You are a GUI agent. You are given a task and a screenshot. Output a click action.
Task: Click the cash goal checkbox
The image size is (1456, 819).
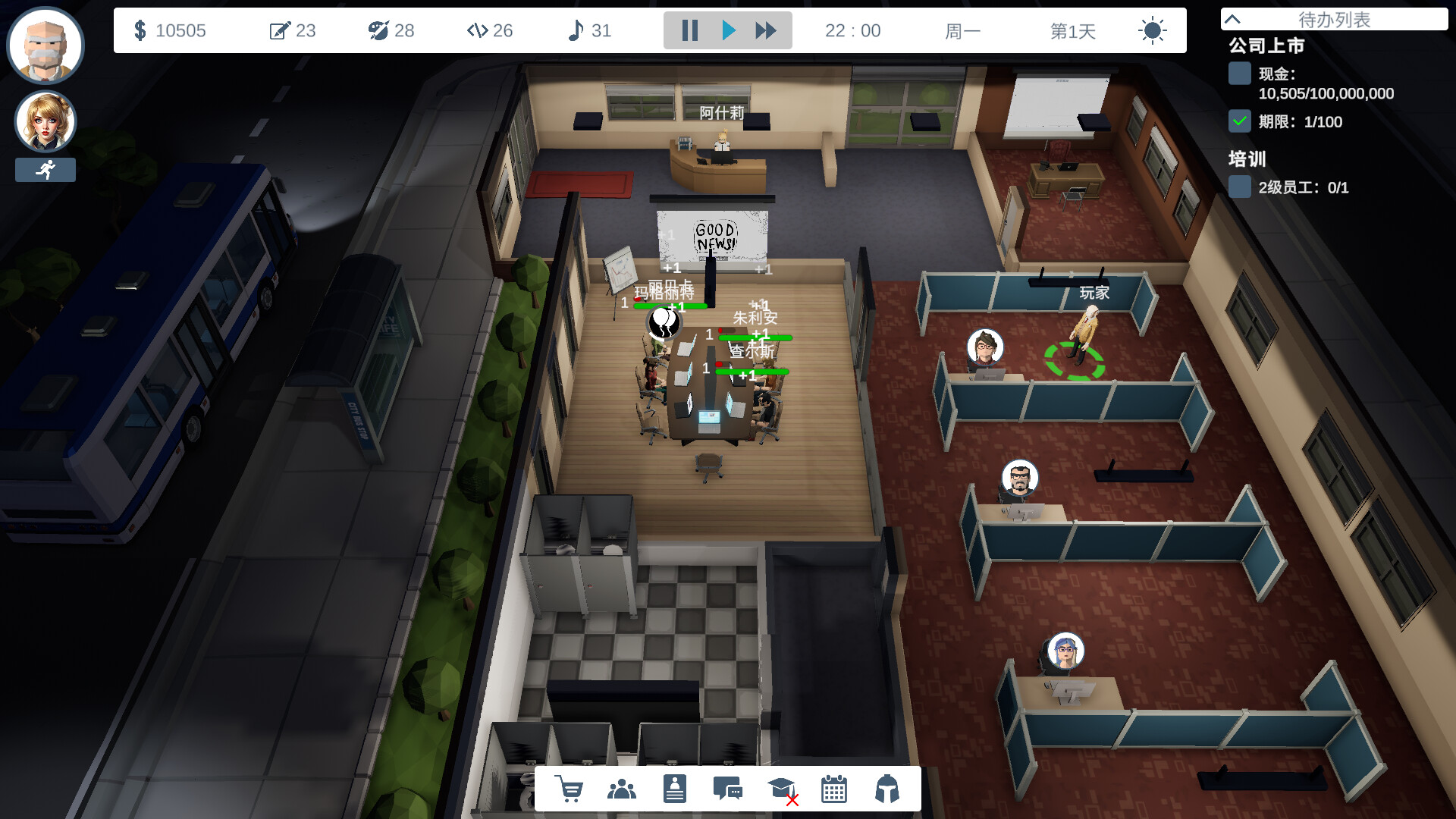pos(1239,74)
